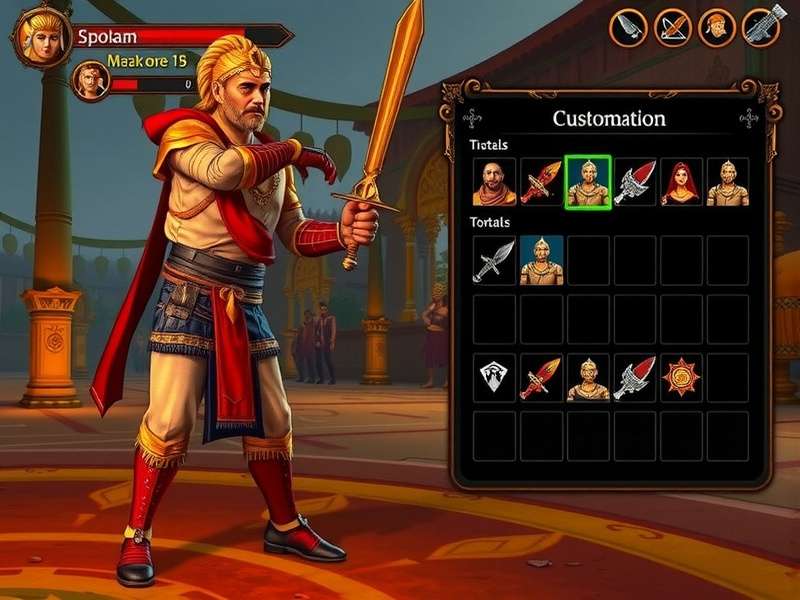This screenshot has width=800, height=600.
Task: Select the steel dagger in Tortals row
Action: (x=494, y=260)
